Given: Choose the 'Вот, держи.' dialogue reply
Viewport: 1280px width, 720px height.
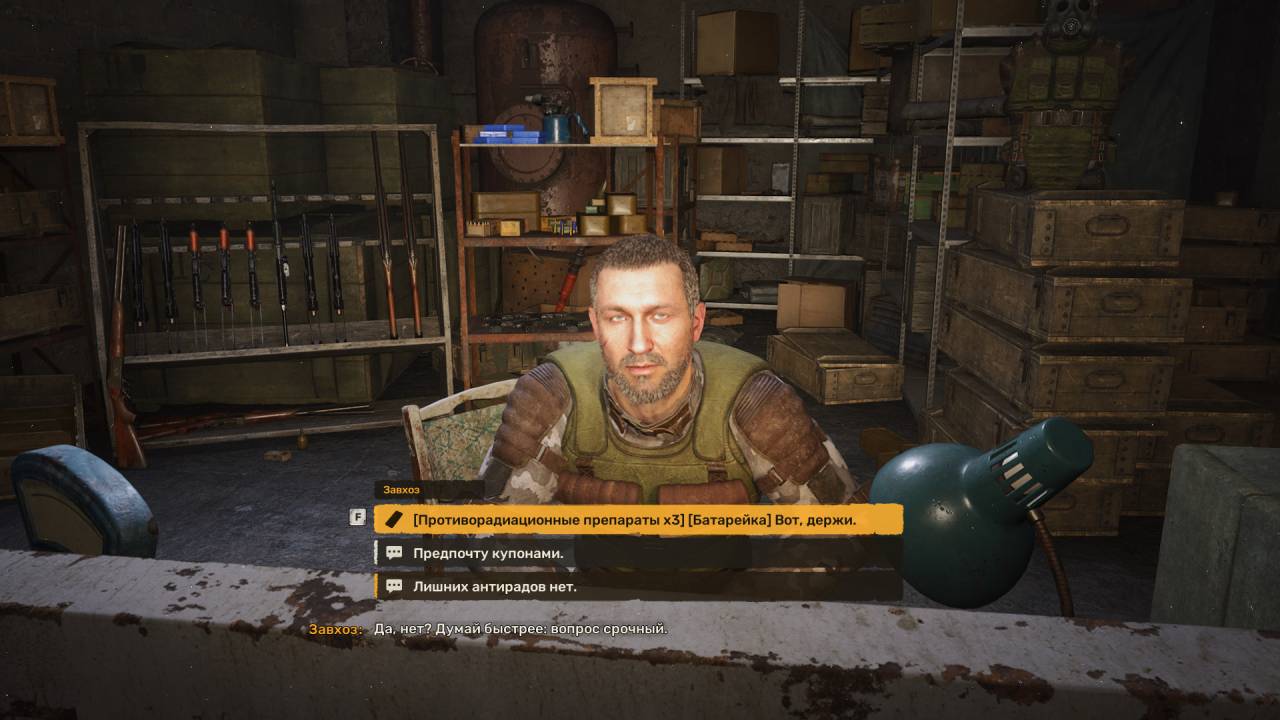Looking at the screenshot, I should [636, 519].
